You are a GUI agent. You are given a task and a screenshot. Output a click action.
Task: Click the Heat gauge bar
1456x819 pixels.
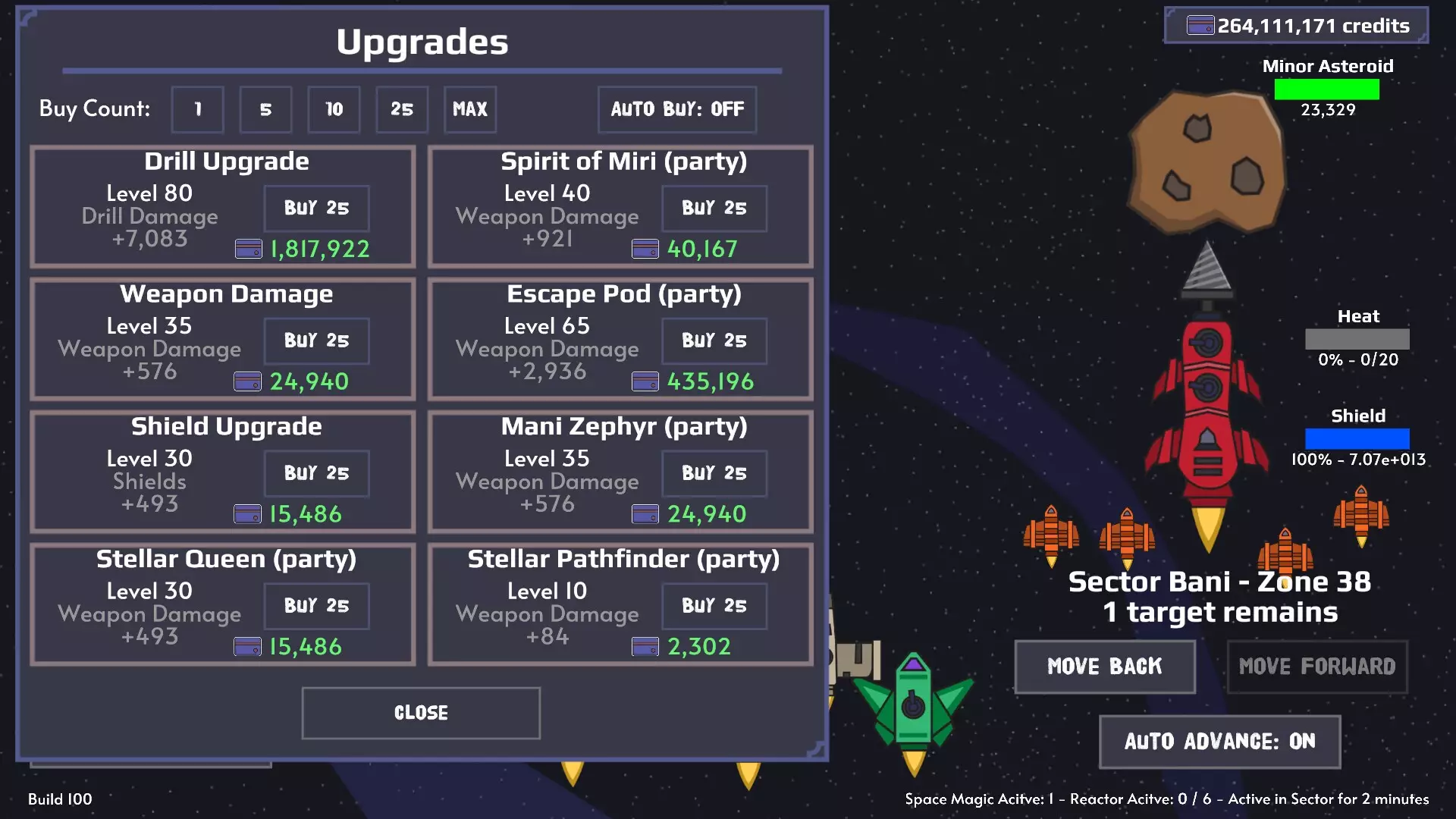point(1357,340)
